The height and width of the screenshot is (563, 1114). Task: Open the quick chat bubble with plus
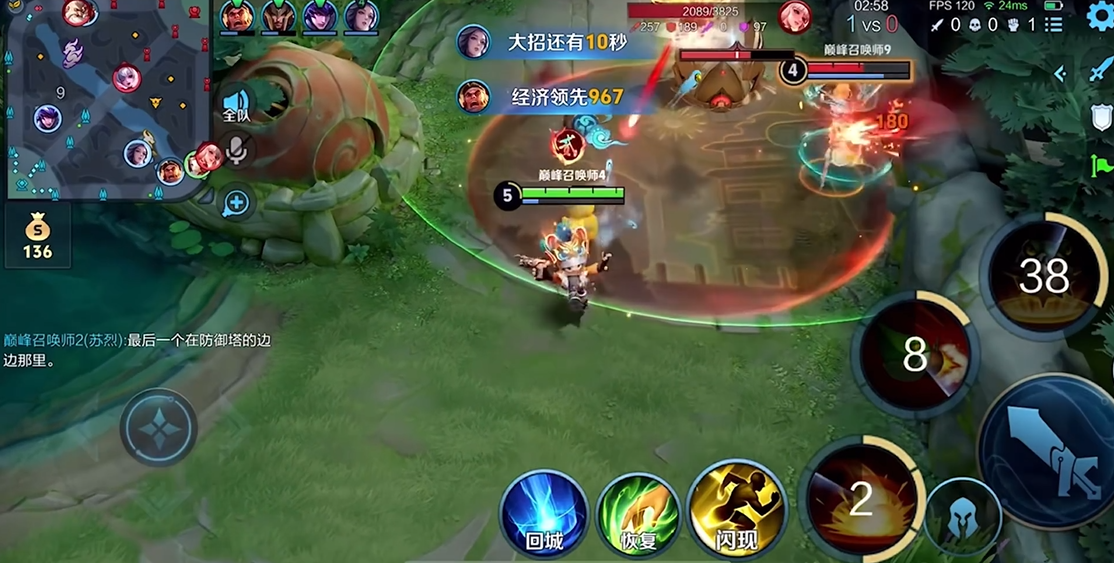pos(236,204)
